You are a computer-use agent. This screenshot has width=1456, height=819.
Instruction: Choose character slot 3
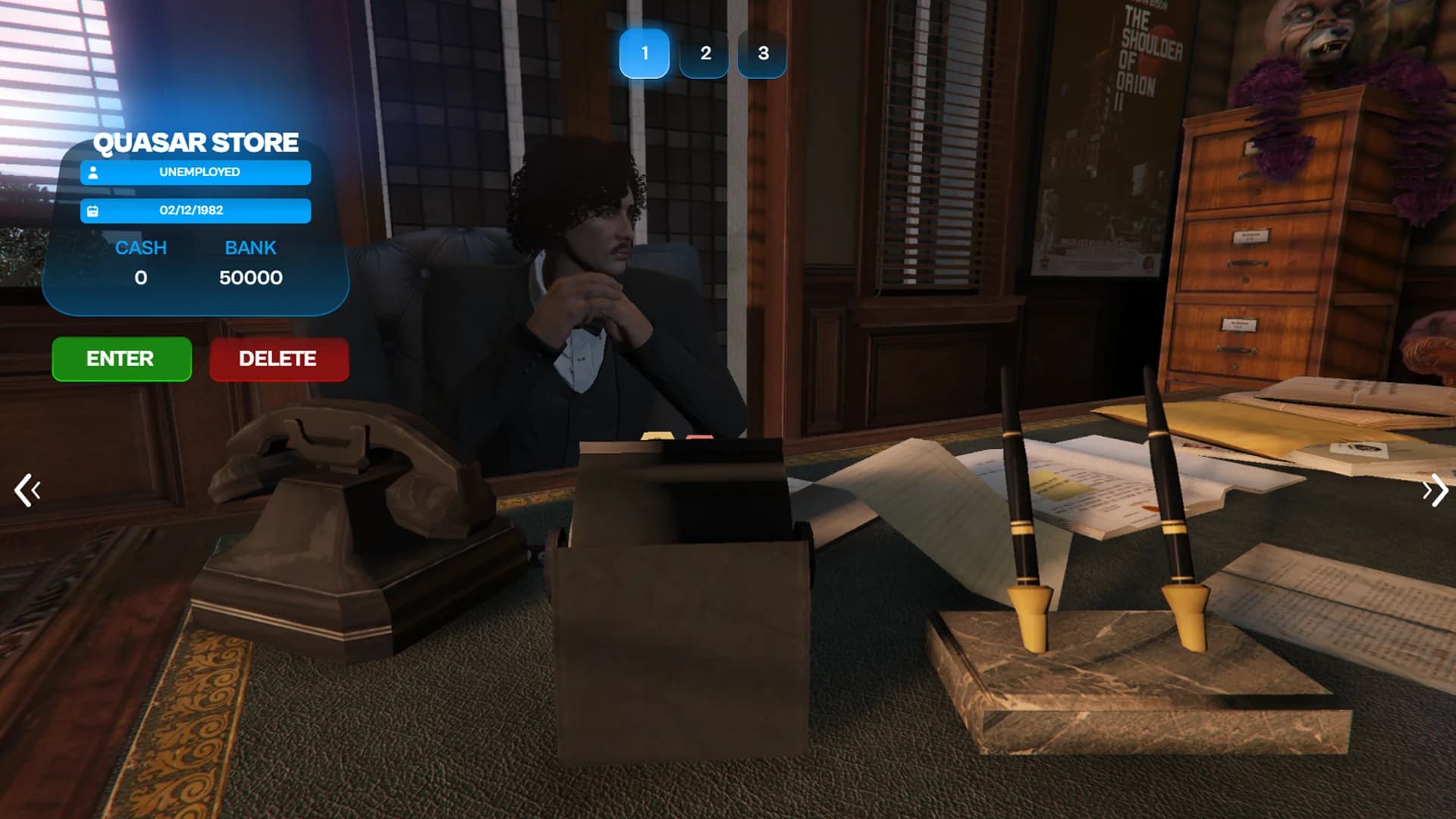coord(762,53)
